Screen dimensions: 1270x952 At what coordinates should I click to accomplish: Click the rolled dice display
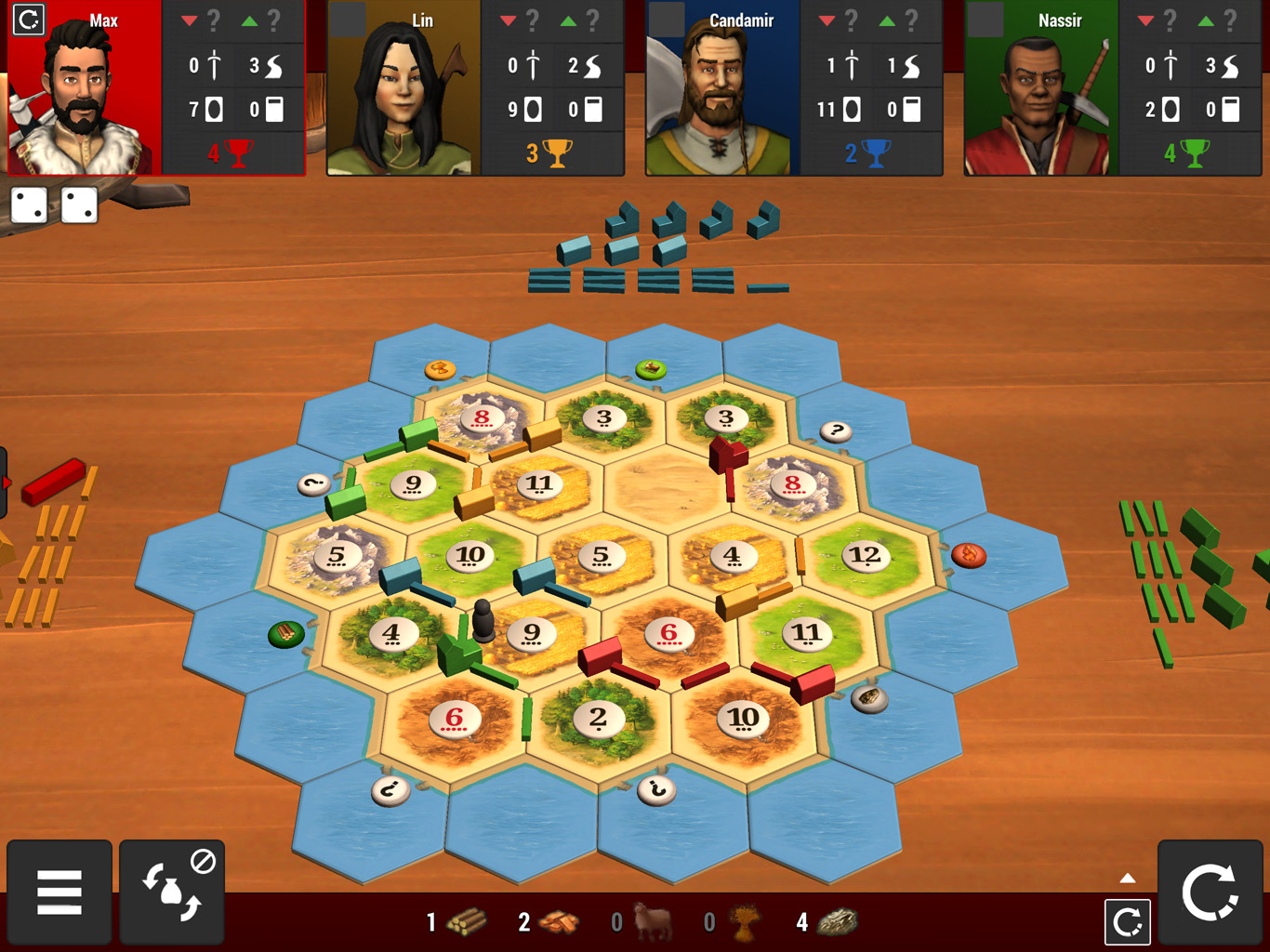pyautogui.click(x=54, y=205)
